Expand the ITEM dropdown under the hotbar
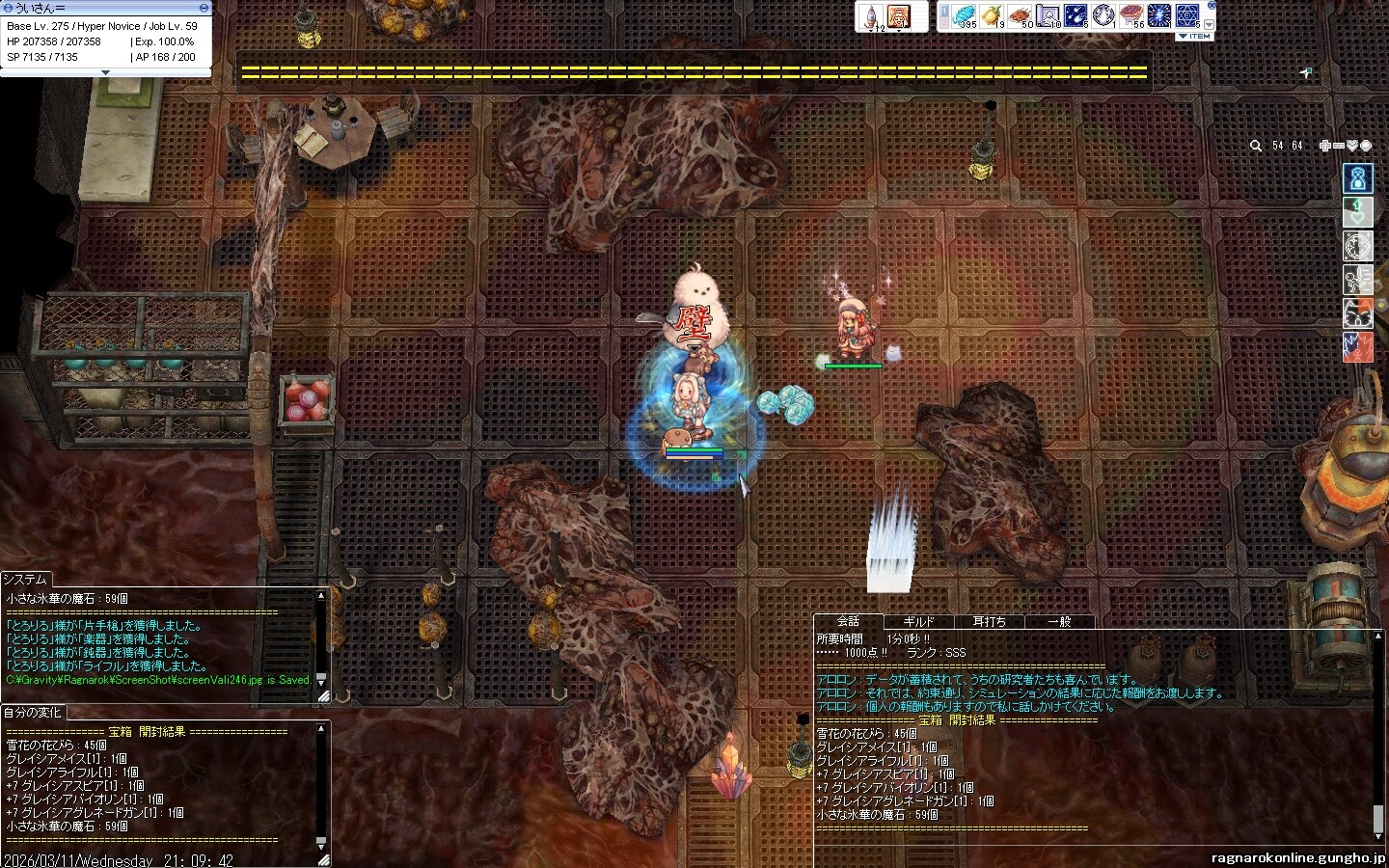The image size is (1389, 868). pos(1194,36)
